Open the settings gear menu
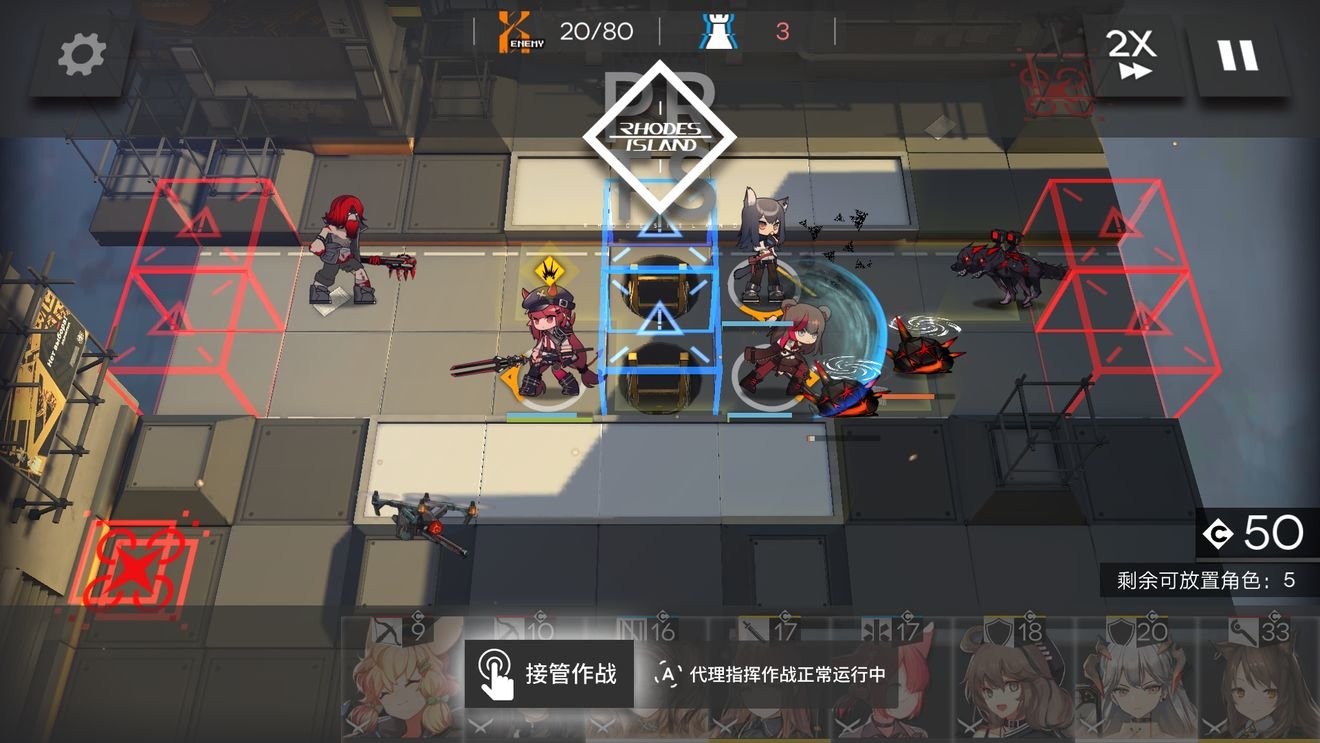This screenshot has height=743, width=1320. [79, 55]
